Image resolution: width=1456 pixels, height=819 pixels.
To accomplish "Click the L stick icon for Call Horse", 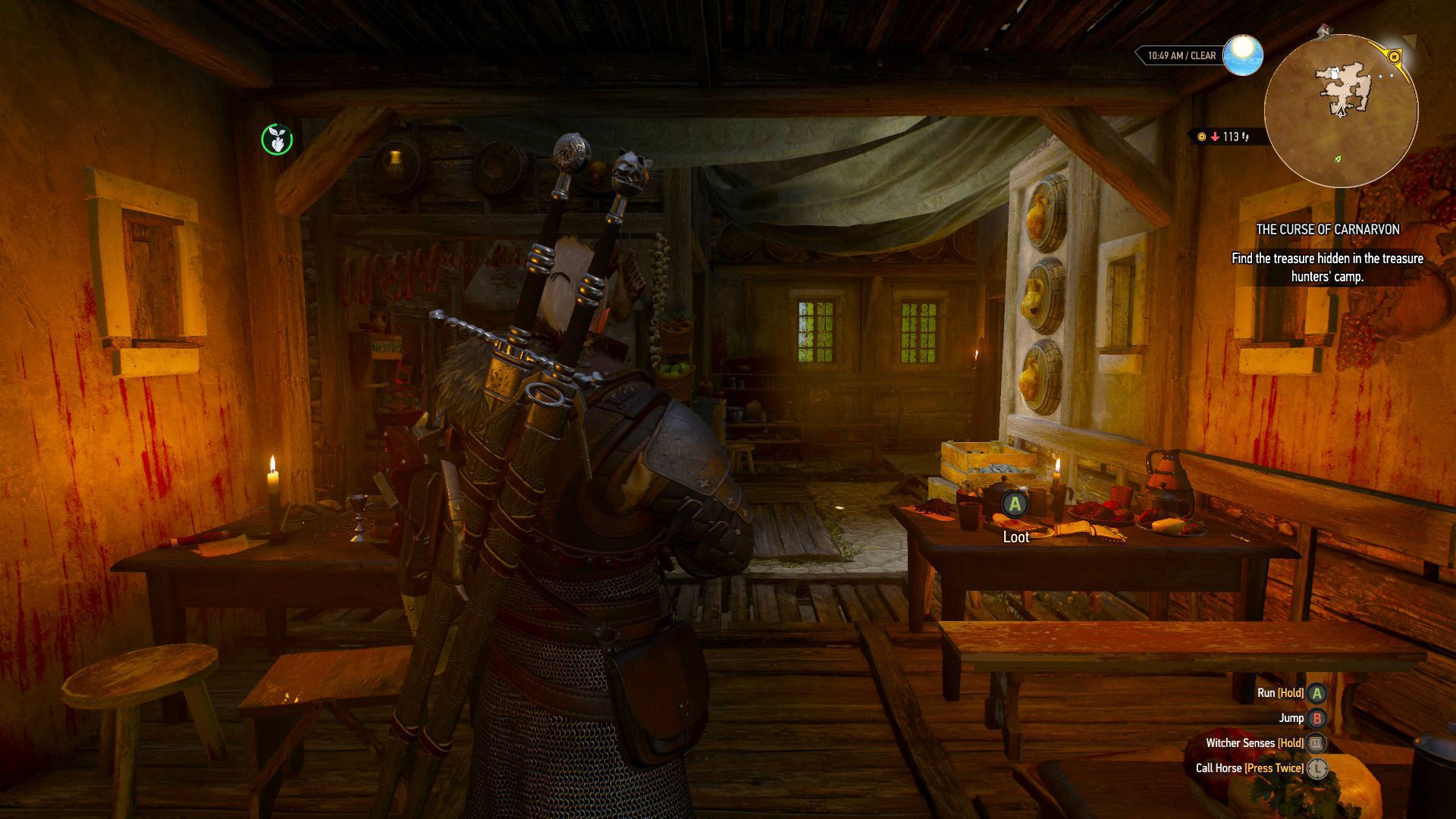I will [1319, 768].
